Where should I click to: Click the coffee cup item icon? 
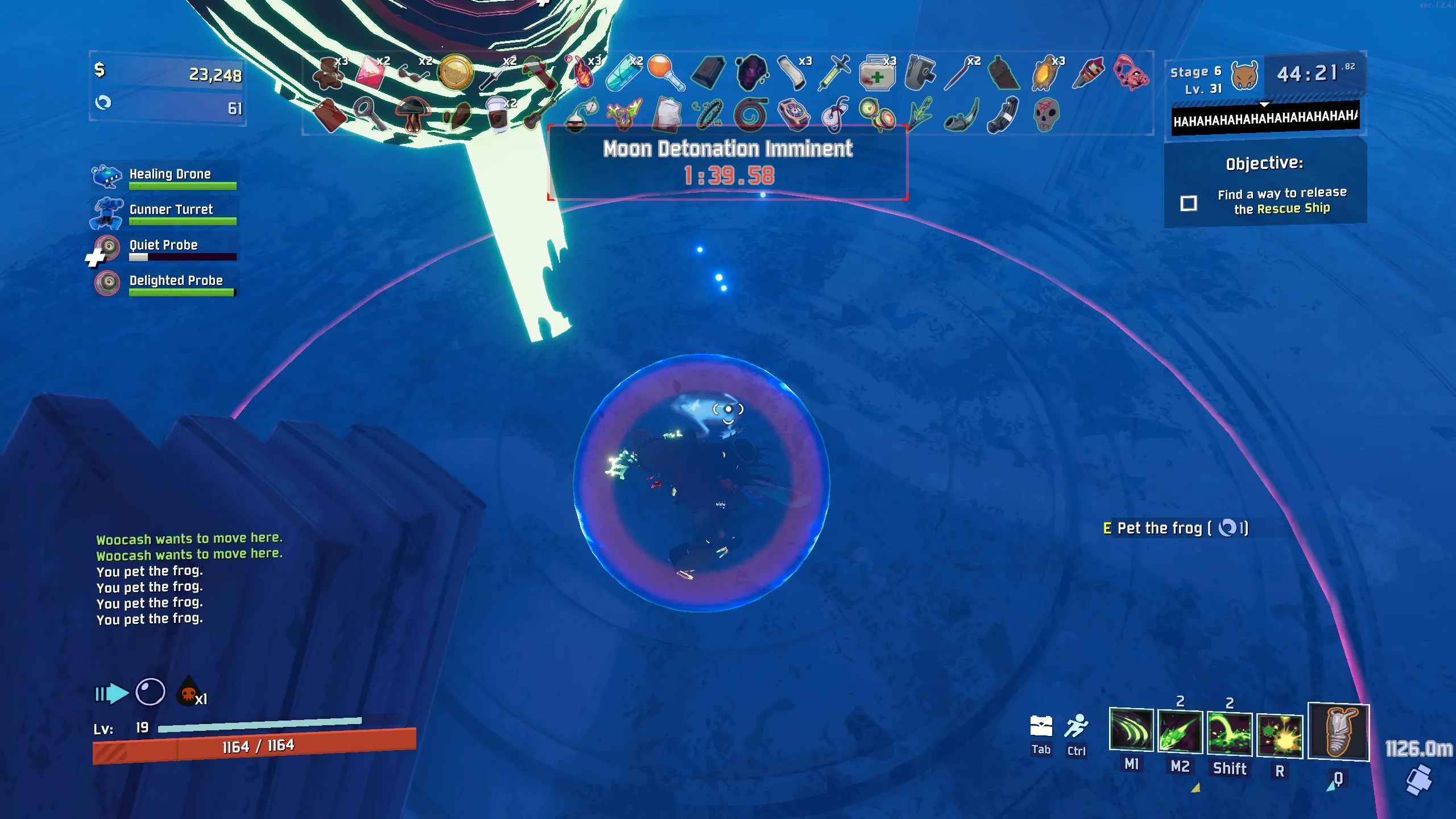click(x=498, y=115)
